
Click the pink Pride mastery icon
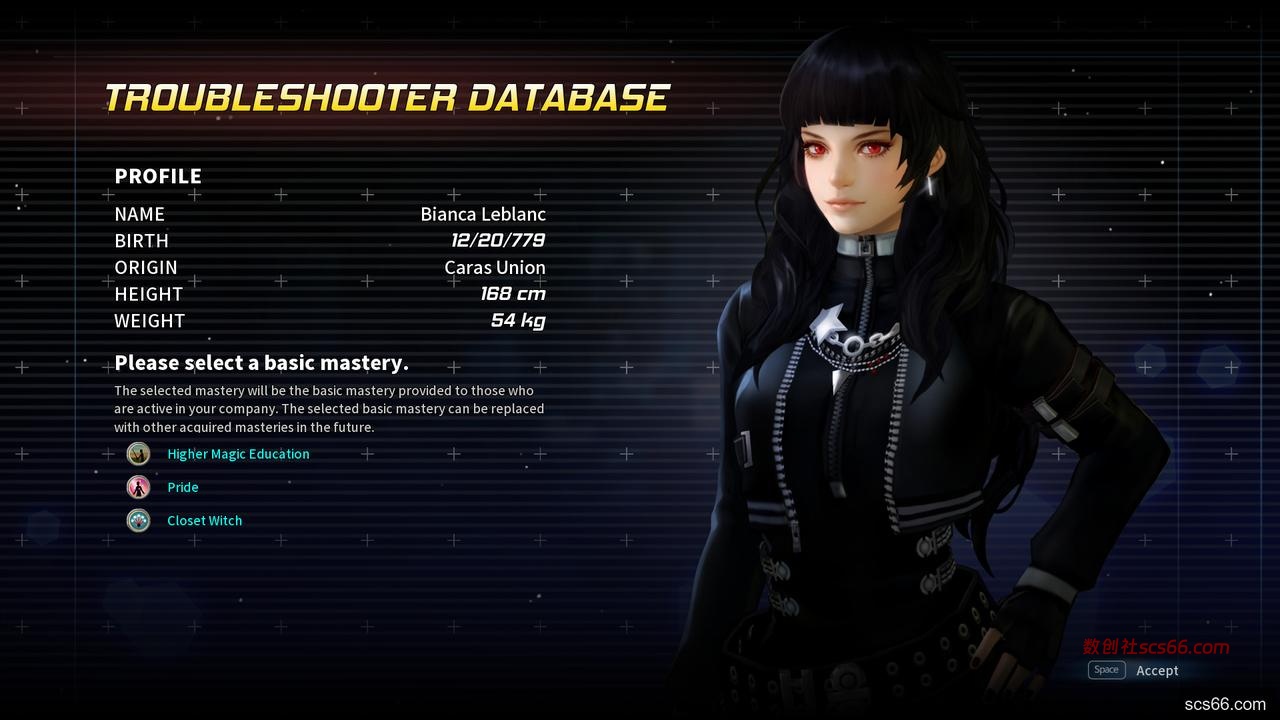(x=138, y=487)
